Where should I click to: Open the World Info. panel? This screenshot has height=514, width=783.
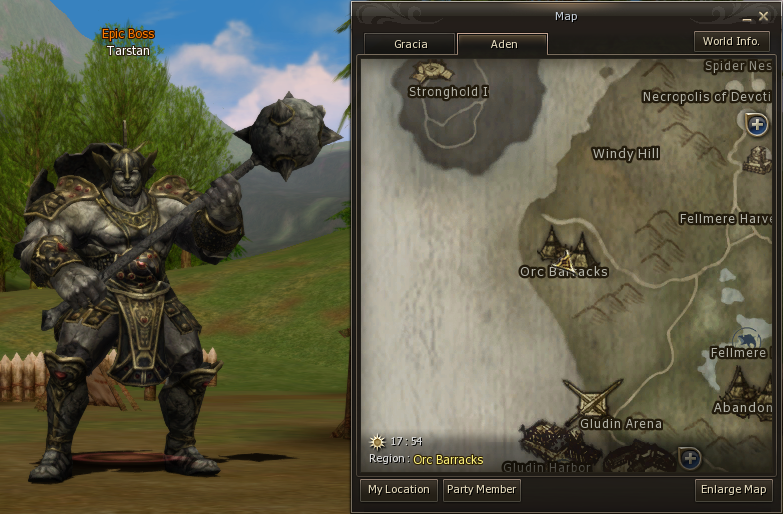click(x=731, y=42)
